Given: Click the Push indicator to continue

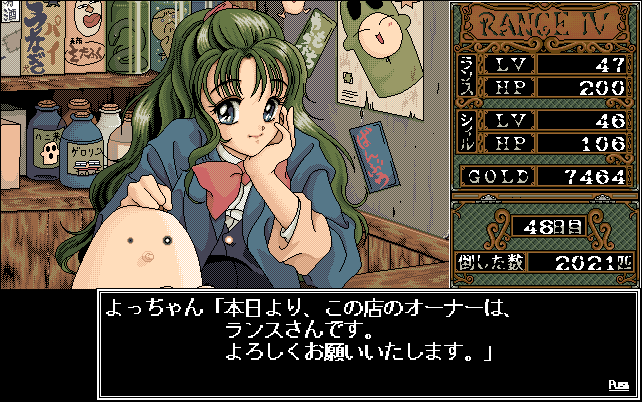Looking at the screenshot, I should [617, 384].
